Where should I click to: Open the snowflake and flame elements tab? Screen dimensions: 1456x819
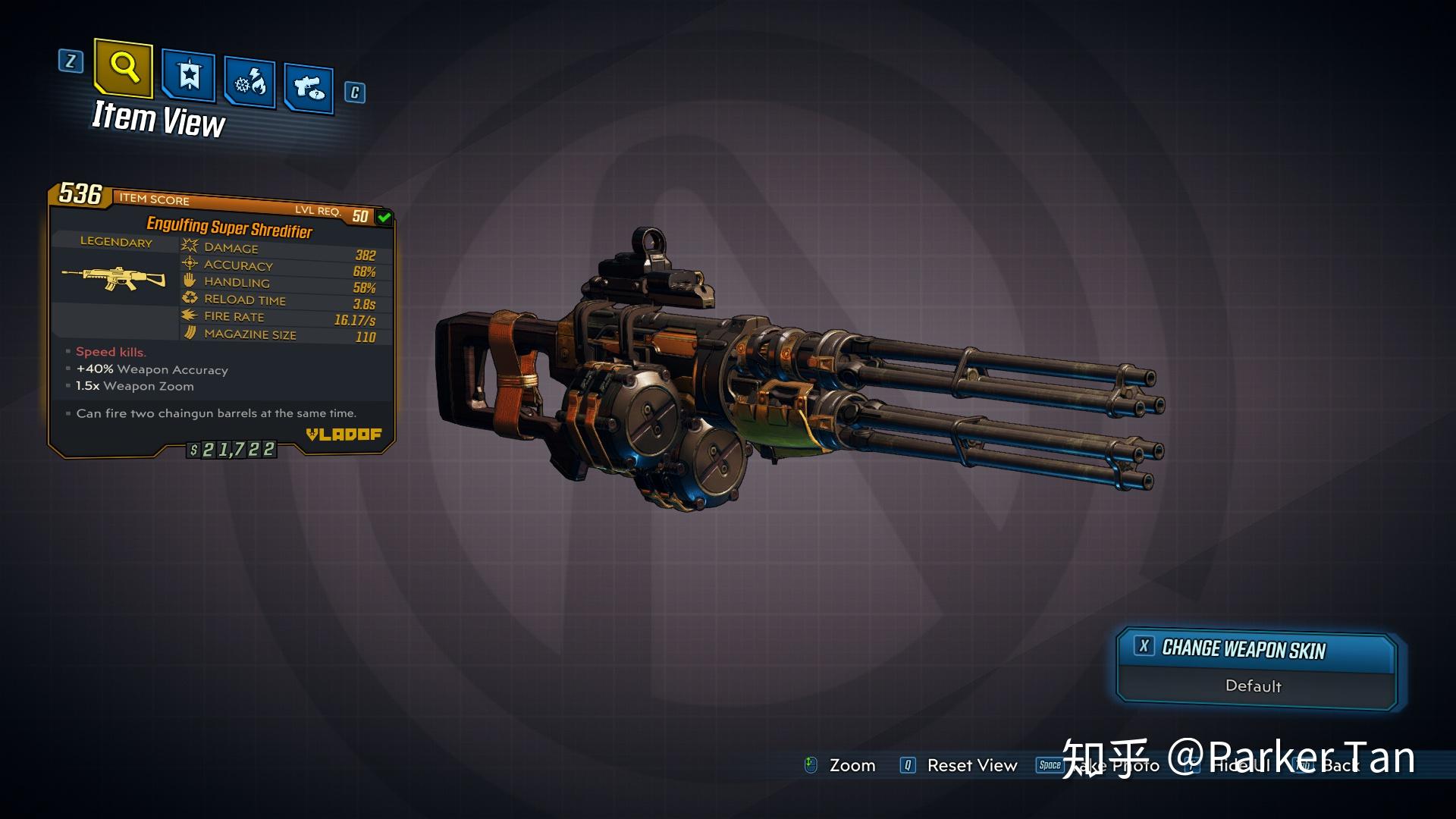(250, 83)
